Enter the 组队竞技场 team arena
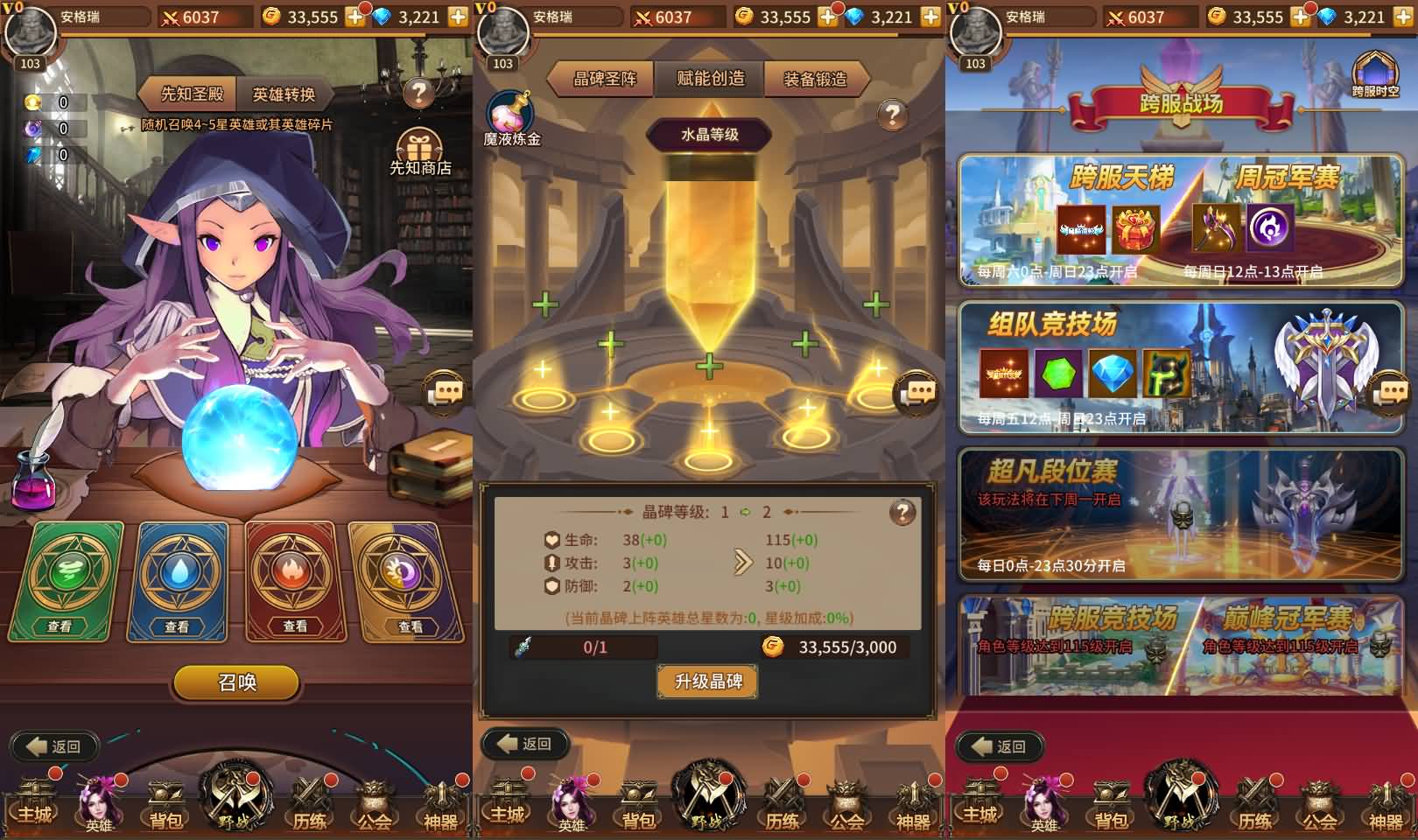Screen dimensions: 1418x840 [1181, 367]
